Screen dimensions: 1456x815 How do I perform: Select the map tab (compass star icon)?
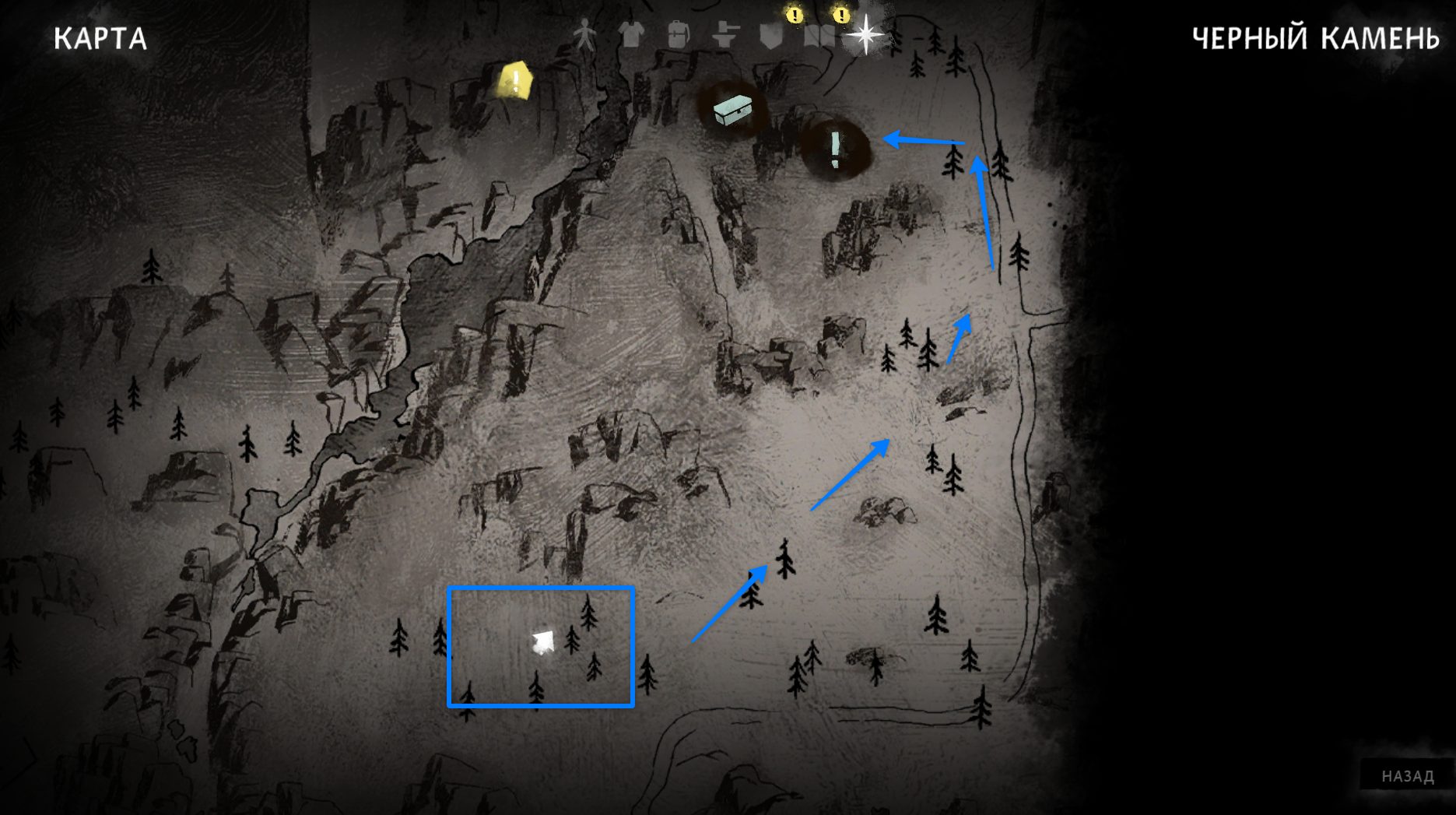pos(865,35)
